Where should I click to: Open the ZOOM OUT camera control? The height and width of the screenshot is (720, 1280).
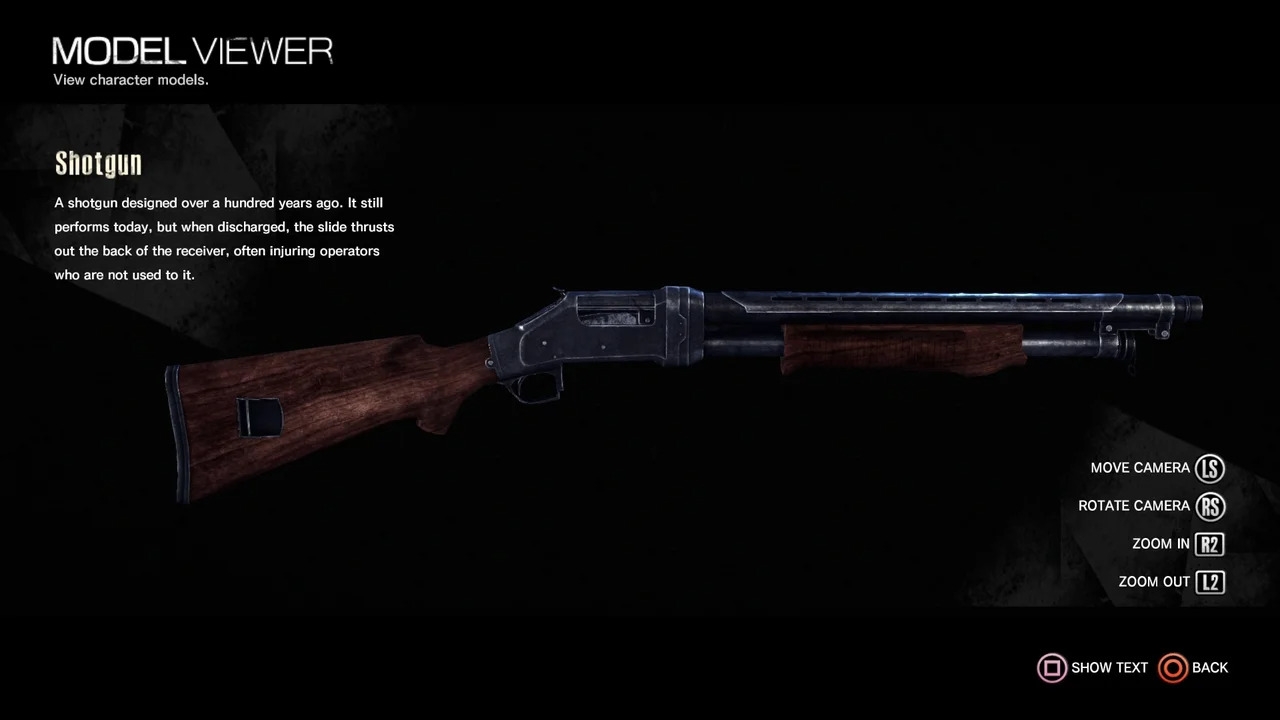[1153, 581]
